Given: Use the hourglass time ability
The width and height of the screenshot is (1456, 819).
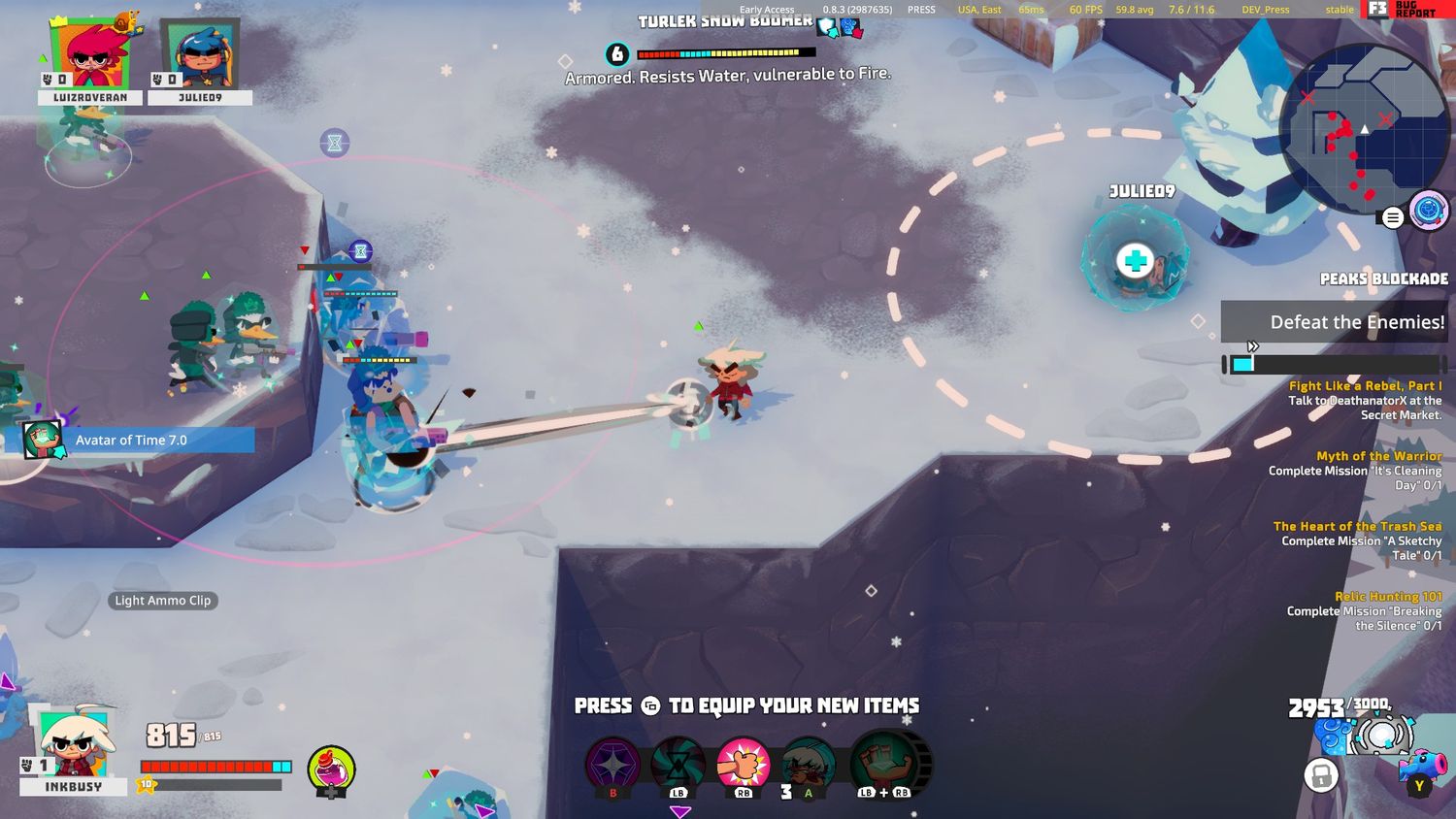Looking at the screenshot, I should (678, 766).
